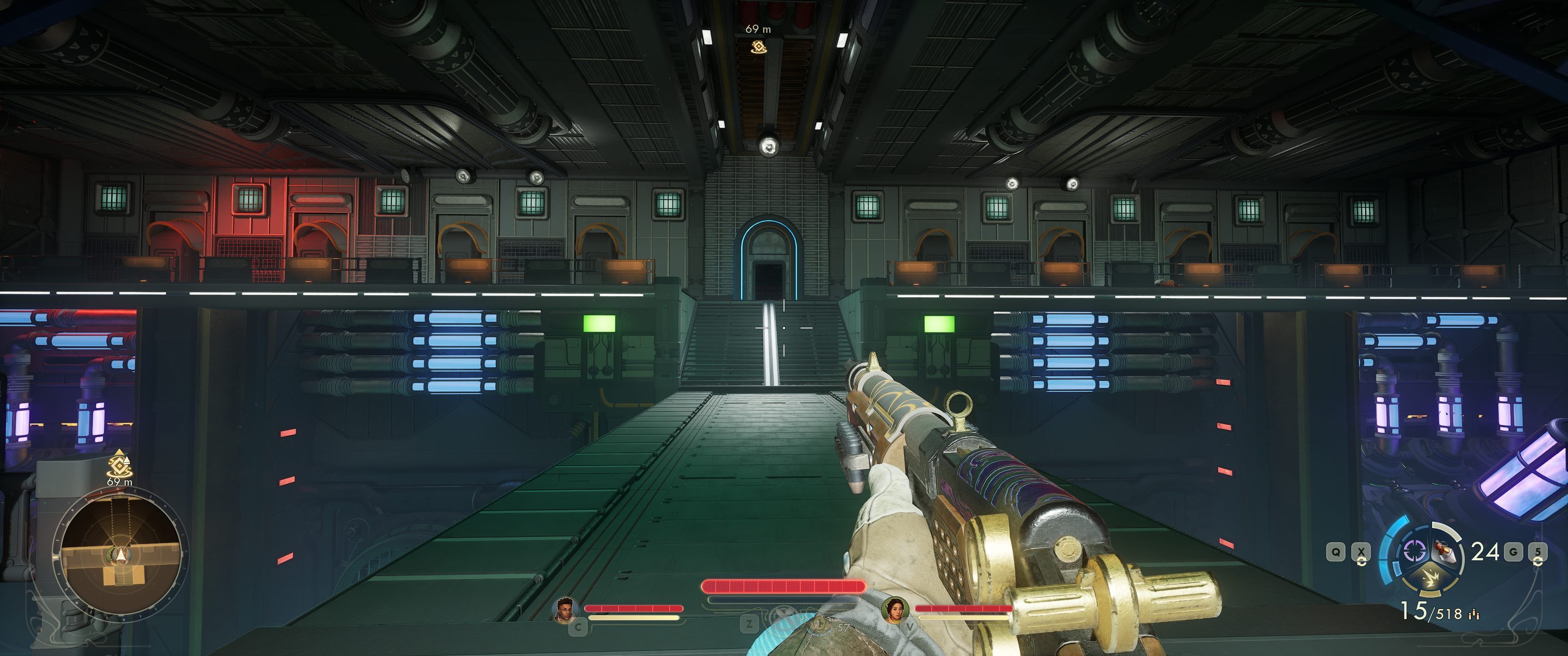Select the right companion's portrait
Image resolution: width=1568 pixels, height=656 pixels.
[x=895, y=609]
